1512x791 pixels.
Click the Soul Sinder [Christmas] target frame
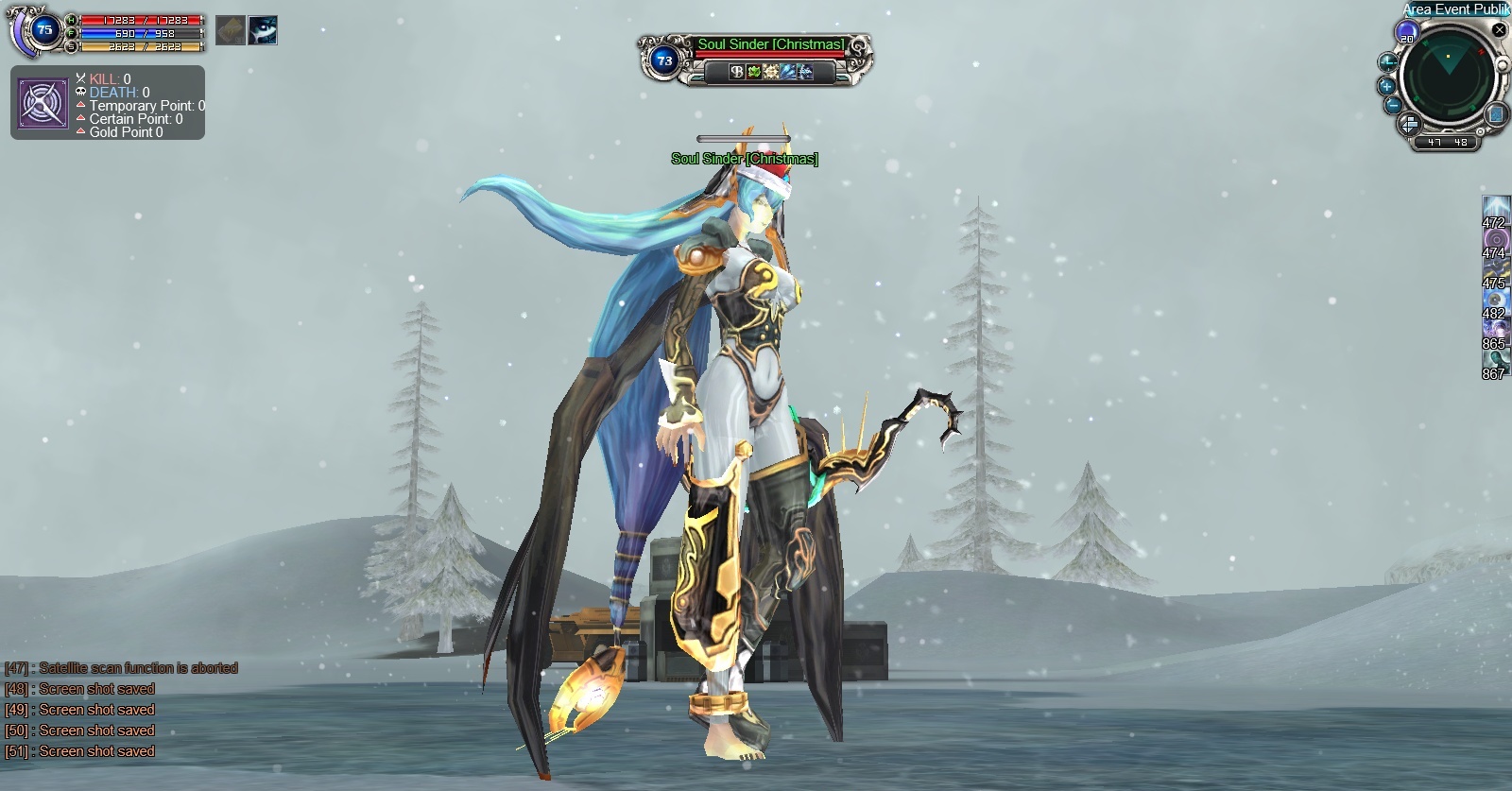coord(756,59)
